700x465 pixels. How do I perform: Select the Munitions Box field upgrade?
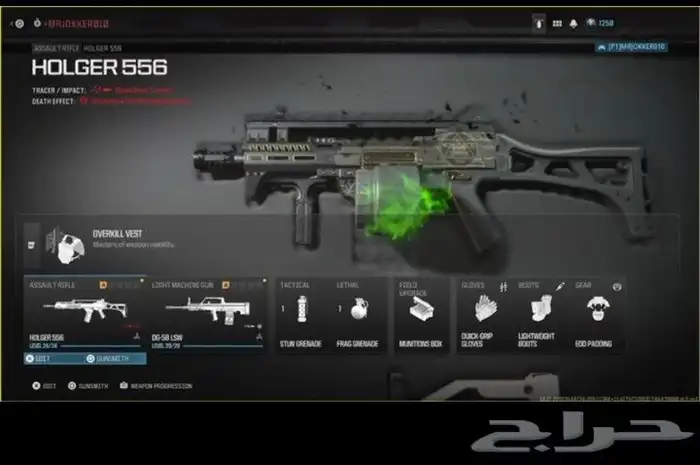[421, 313]
